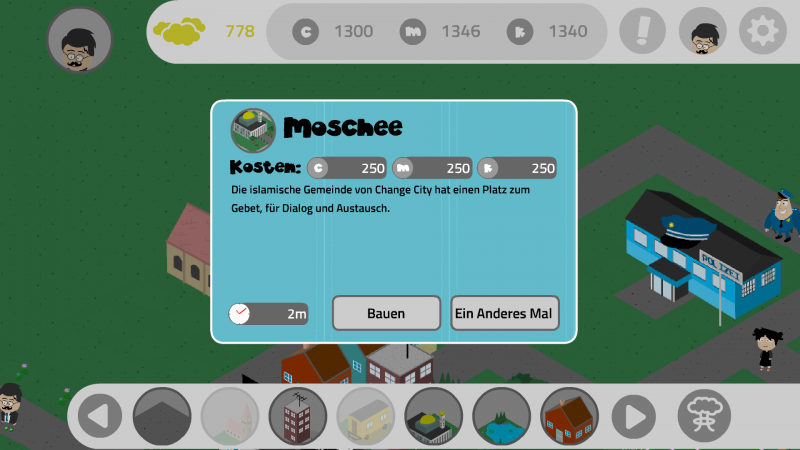
Task: Activate the mushroom cloud demolish button
Action: point(704,413)
